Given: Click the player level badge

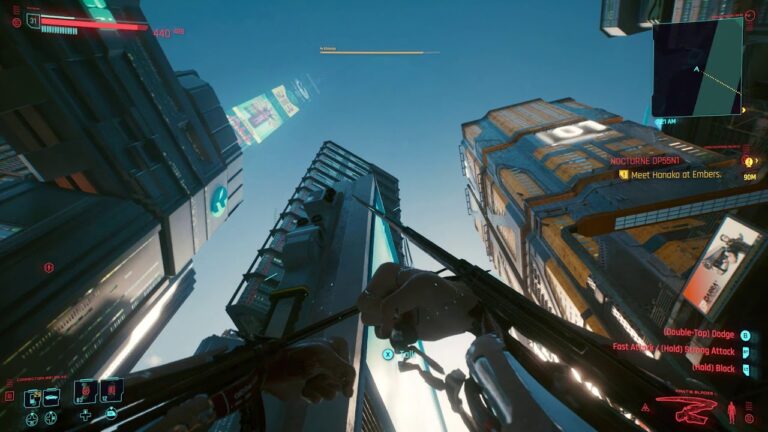Looking at the screenshot, I should [34, 19].
